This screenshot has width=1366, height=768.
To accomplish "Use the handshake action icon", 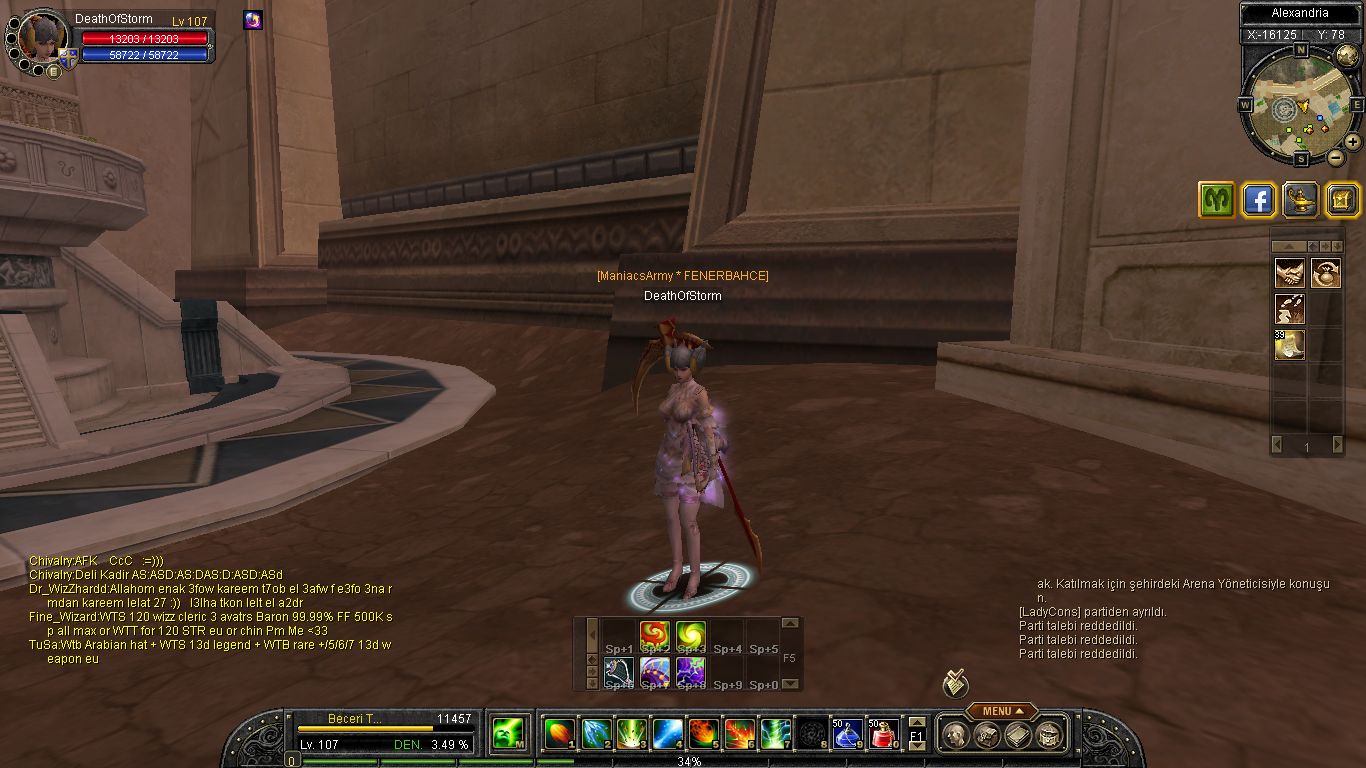I will point(1289,273).
